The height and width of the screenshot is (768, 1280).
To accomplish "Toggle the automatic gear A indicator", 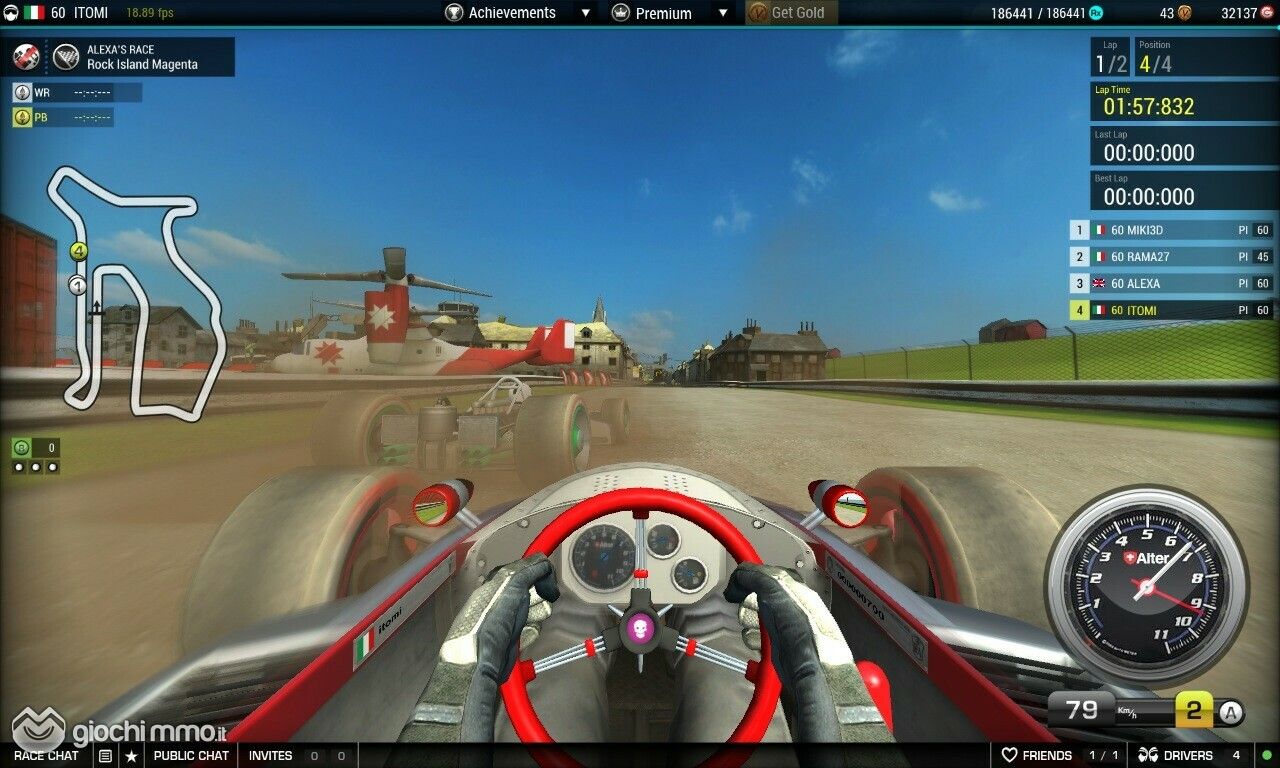I will pos(1232,712).
